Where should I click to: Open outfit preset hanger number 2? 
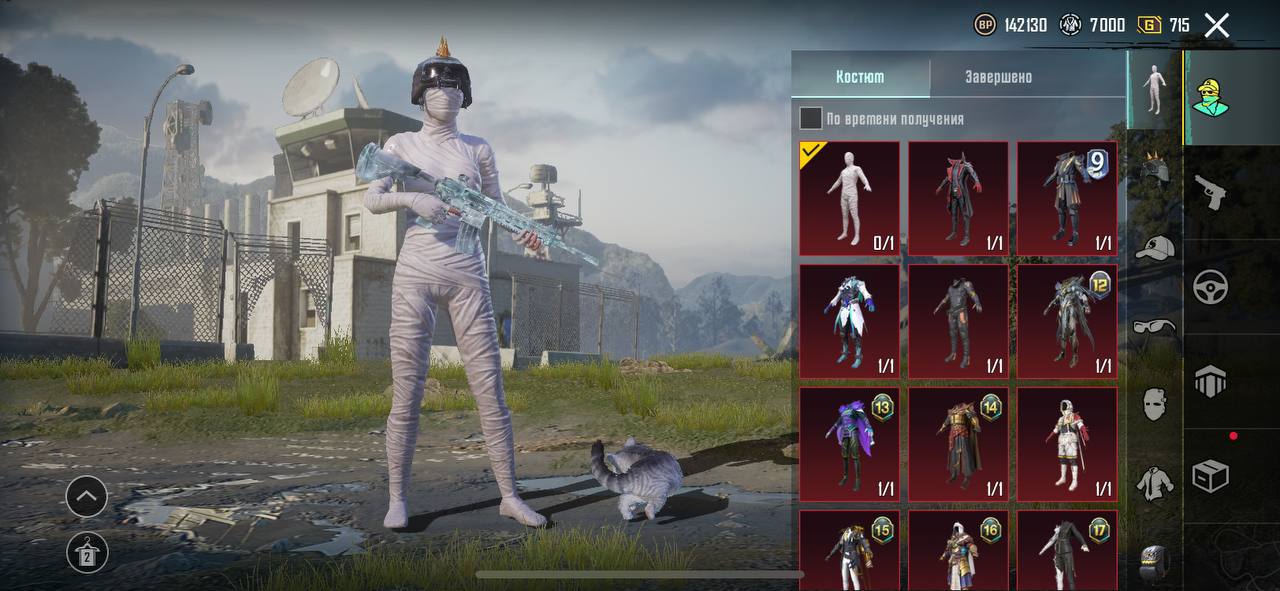point(87,552)
